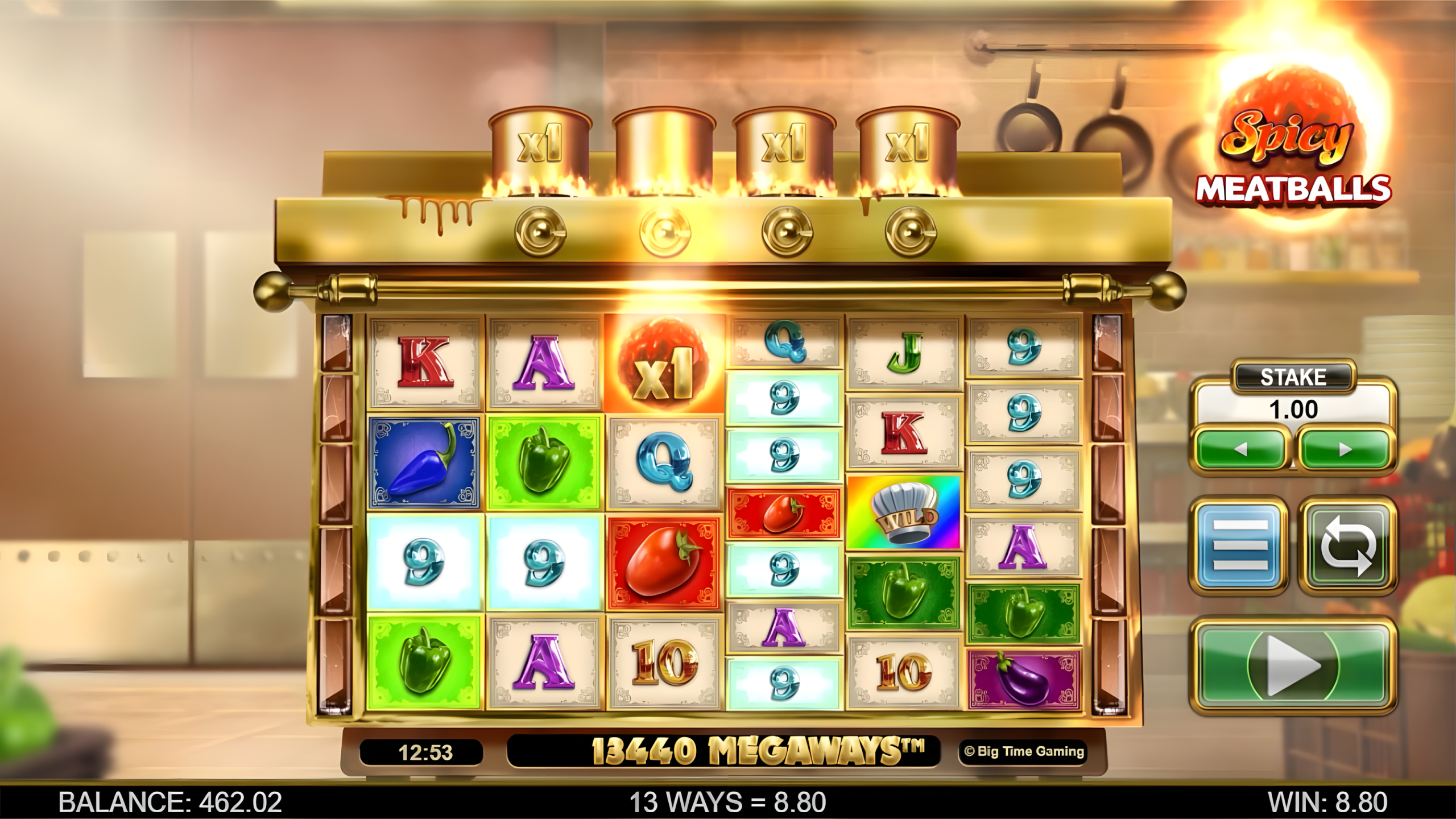Activate the autoplay circular arrows button
1456x819 pixels.
[x=1347, y=545]
